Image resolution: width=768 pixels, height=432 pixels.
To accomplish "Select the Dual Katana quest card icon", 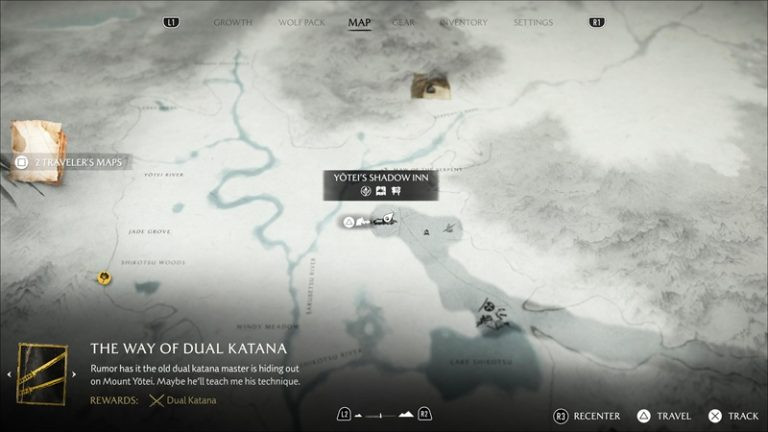I will 42,374.
